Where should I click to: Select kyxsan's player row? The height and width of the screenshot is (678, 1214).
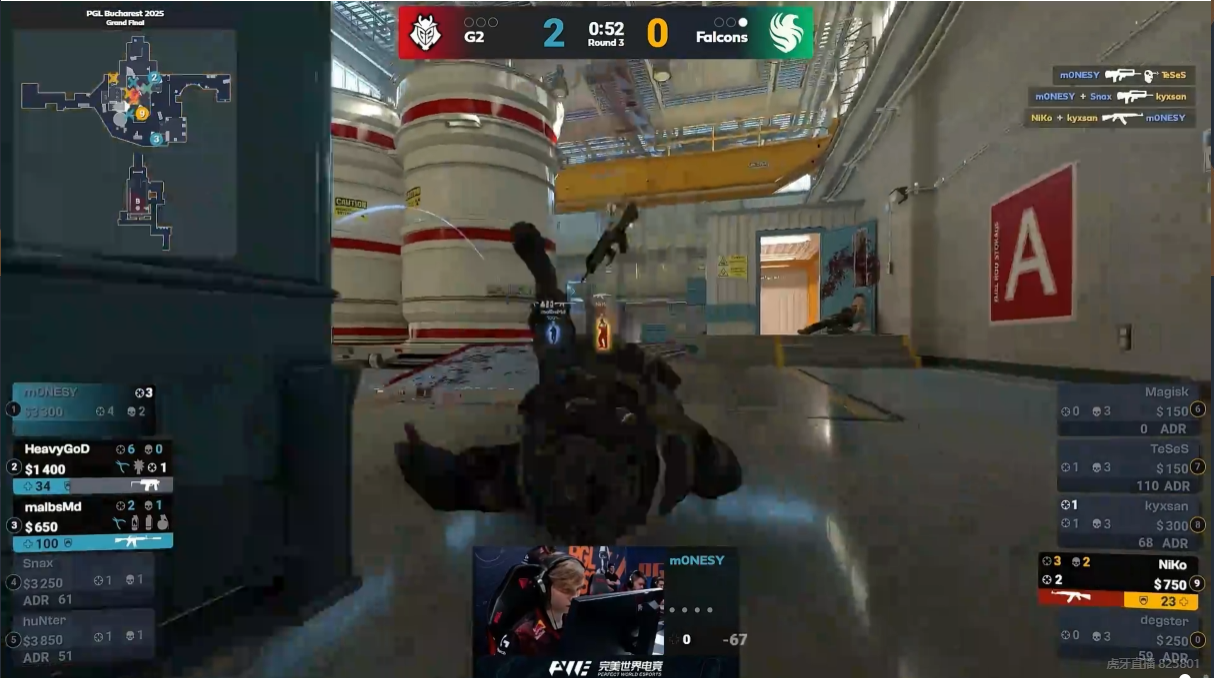(x=1127, y=524)
